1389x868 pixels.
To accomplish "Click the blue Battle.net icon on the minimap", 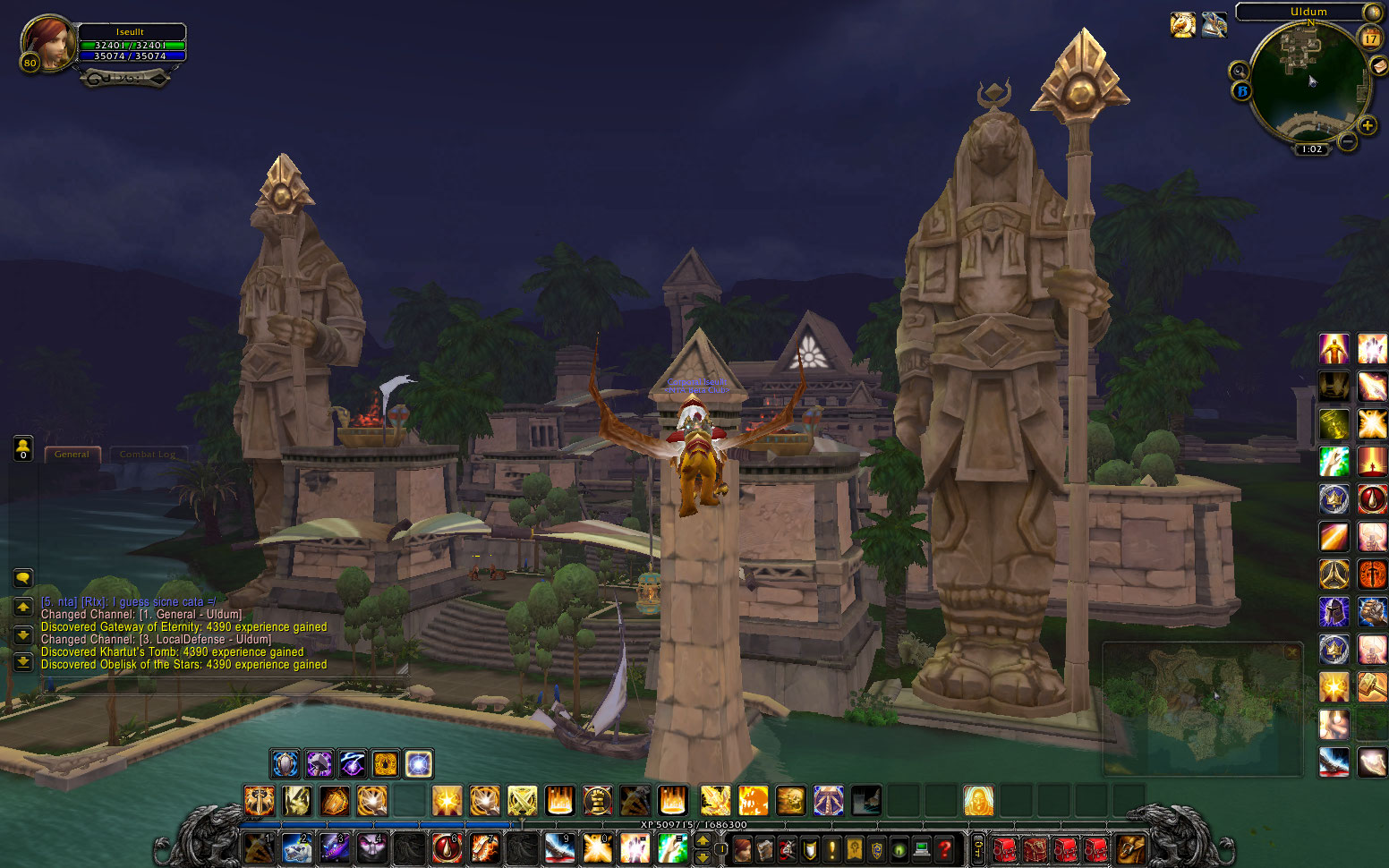I will point(1242,90).
